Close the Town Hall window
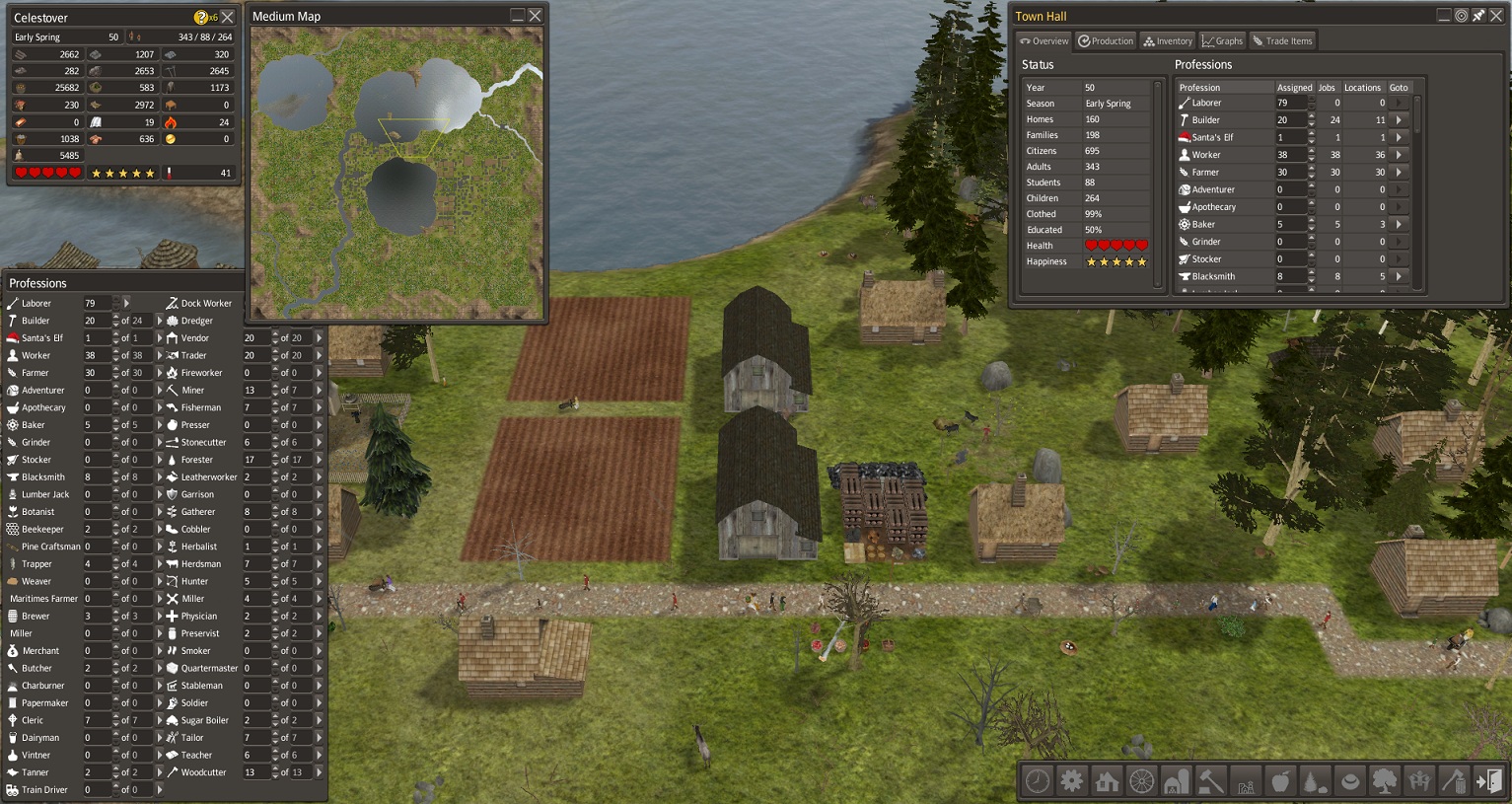The height and width of the screenshot is (804, 1512). coord(1495,16)
